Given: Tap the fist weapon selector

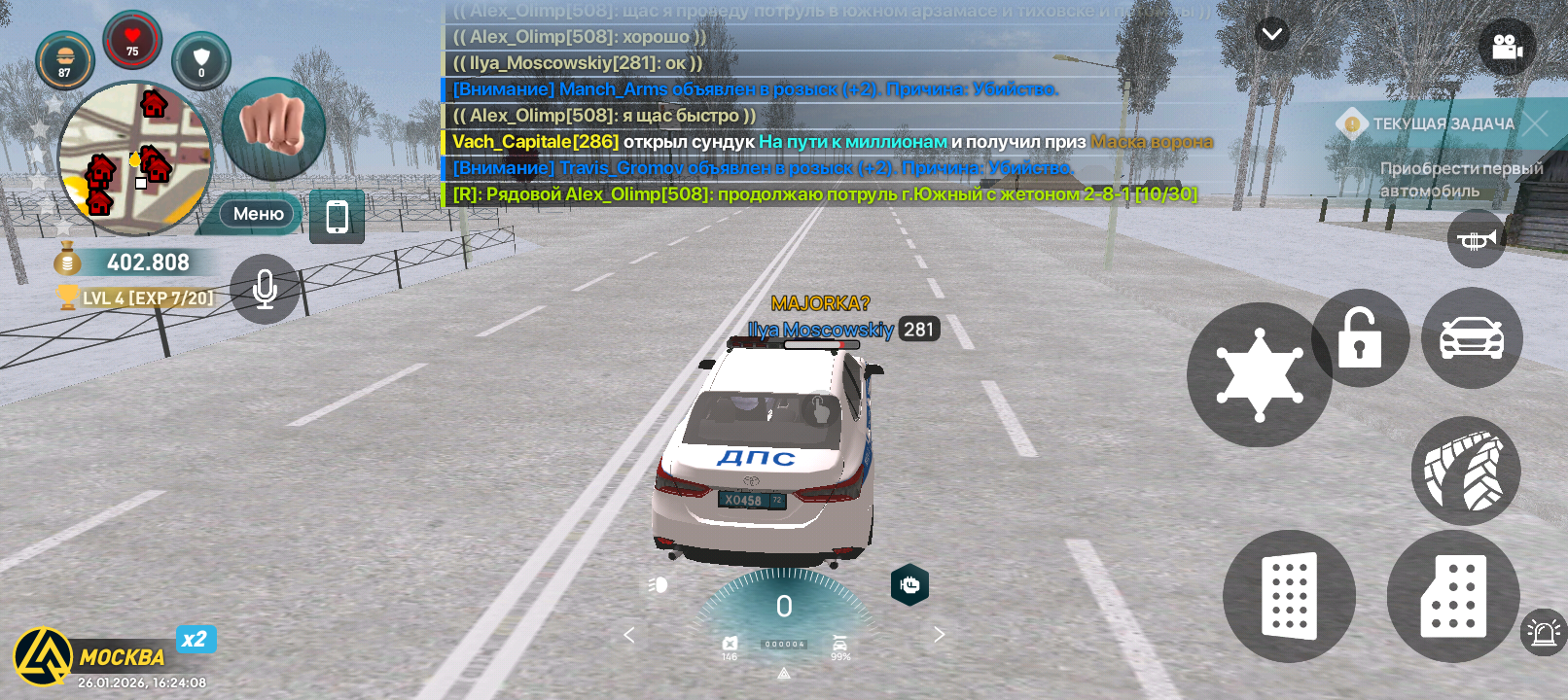Looking at the screenshot, I should click(x=273, y=128).
